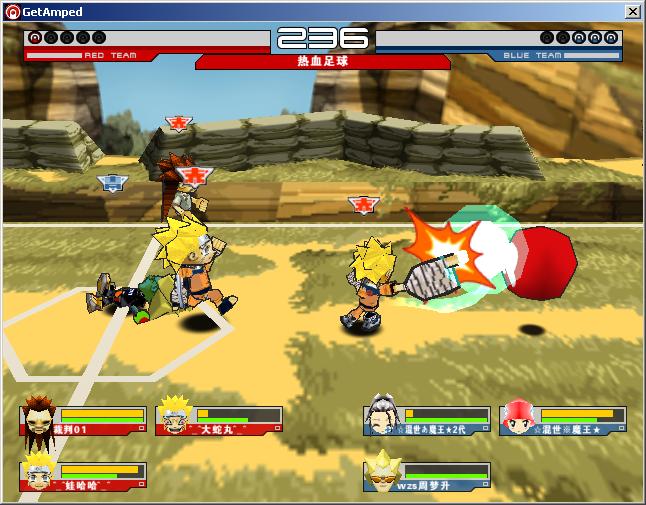
Task: Select blue team player with red cap
Action: click(563, 420)
